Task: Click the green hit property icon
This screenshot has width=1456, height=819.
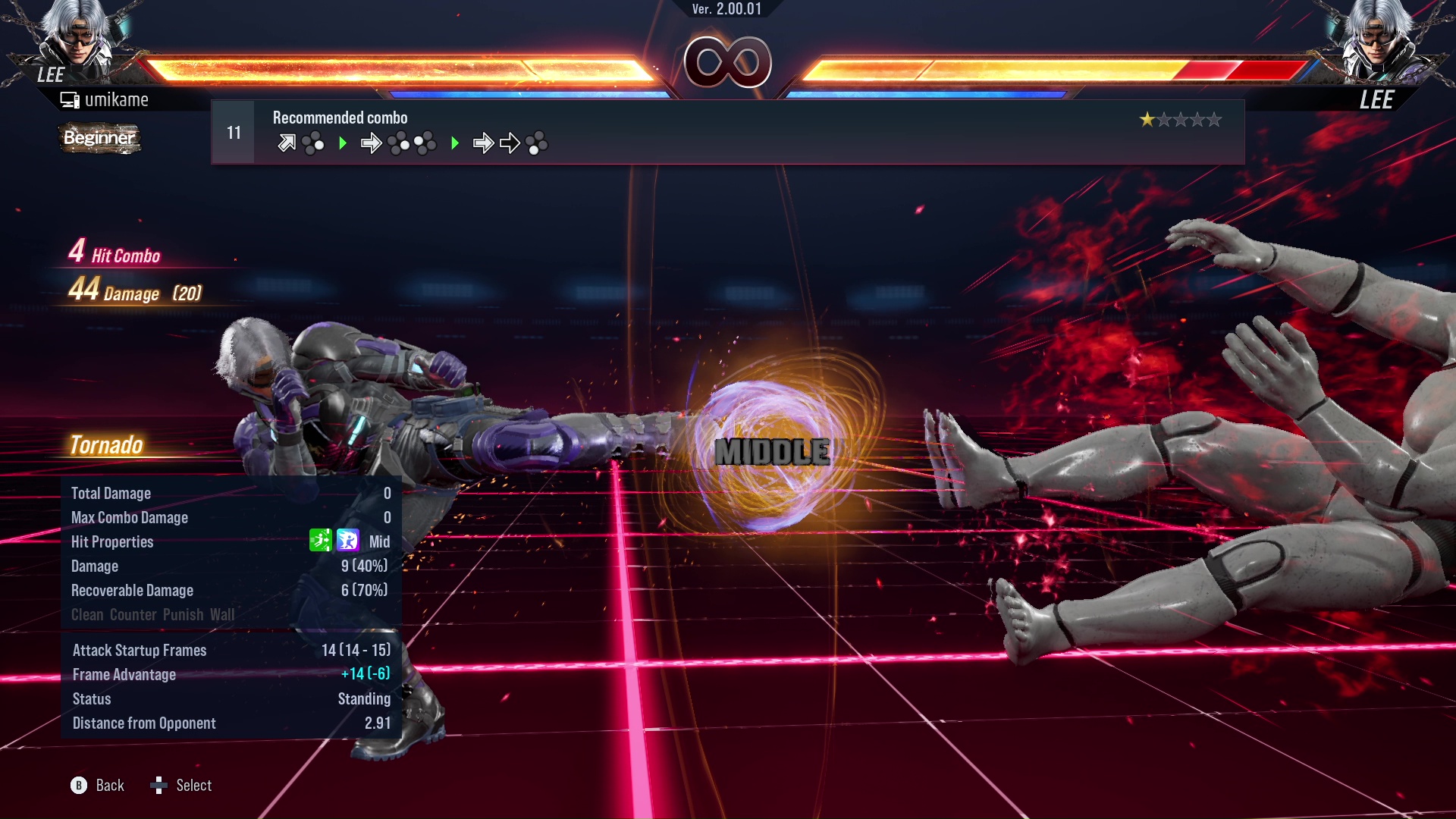Action: pyautogui.click(x=320, y=541)
